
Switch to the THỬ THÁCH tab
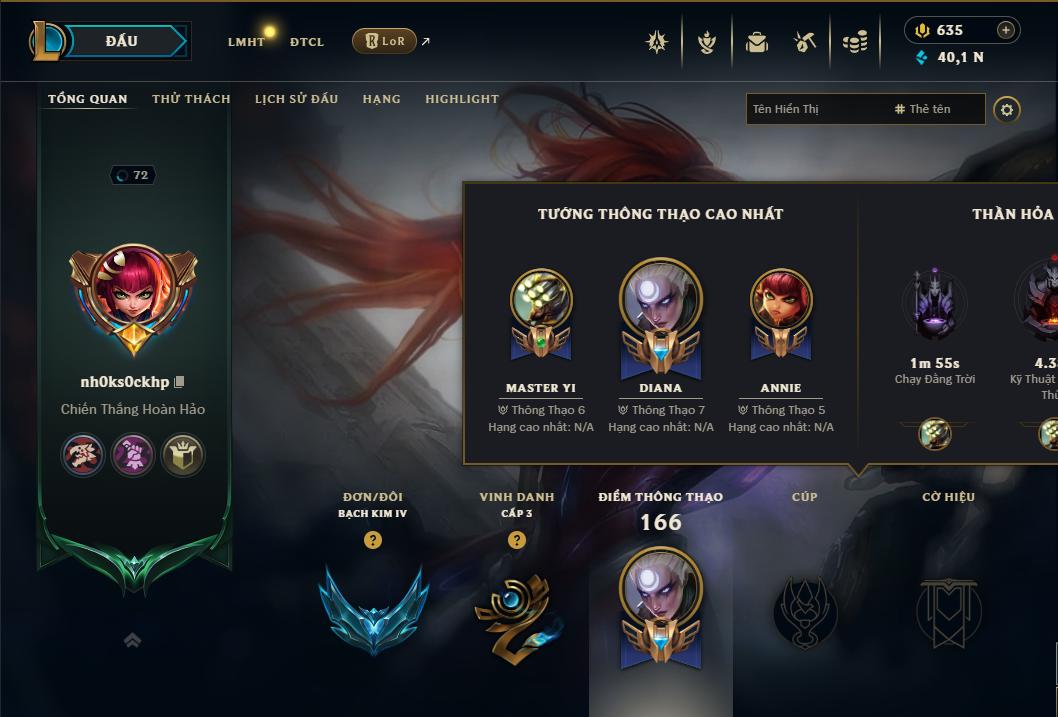[191, 99]
